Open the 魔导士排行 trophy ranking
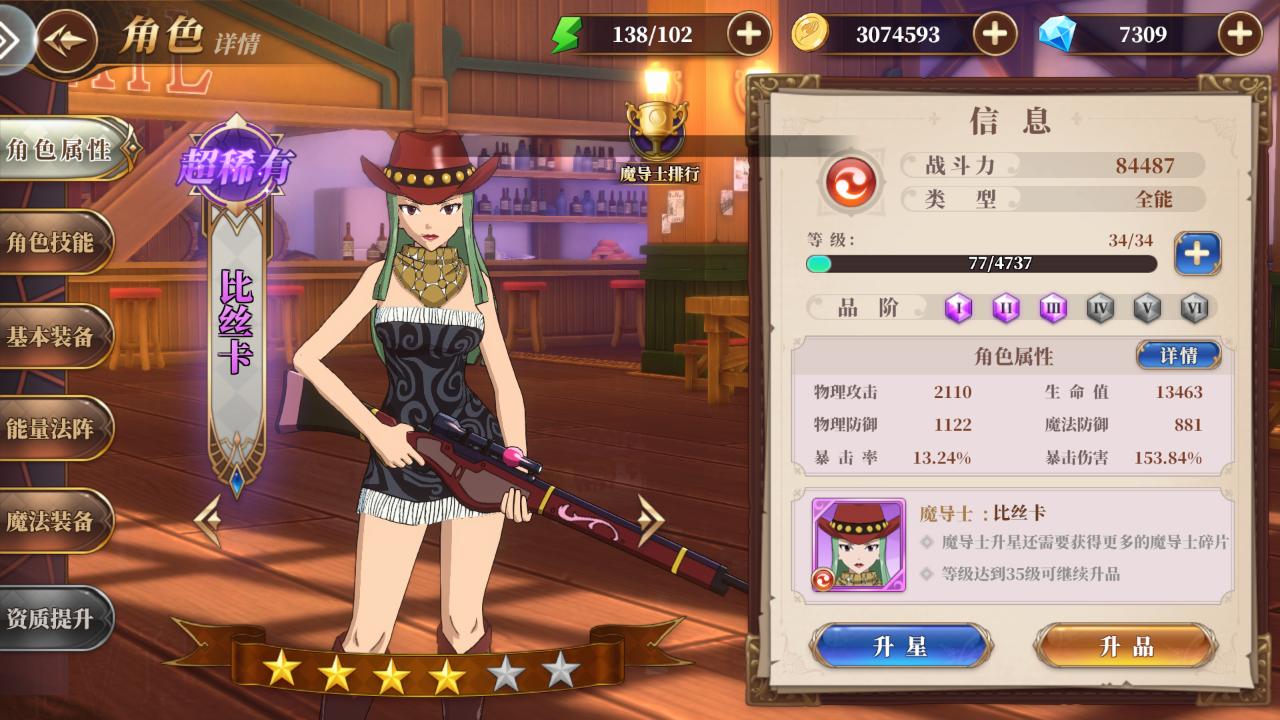The width and height of the screenshot is (1280, 720). click(x=657, y=141)
